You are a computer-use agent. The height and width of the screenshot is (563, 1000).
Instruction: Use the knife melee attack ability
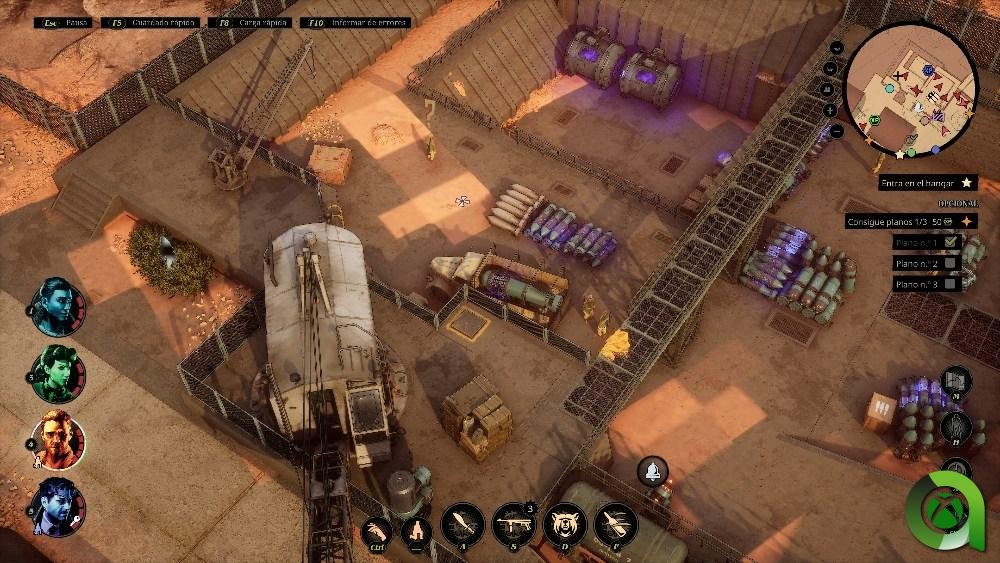(462, 524)
